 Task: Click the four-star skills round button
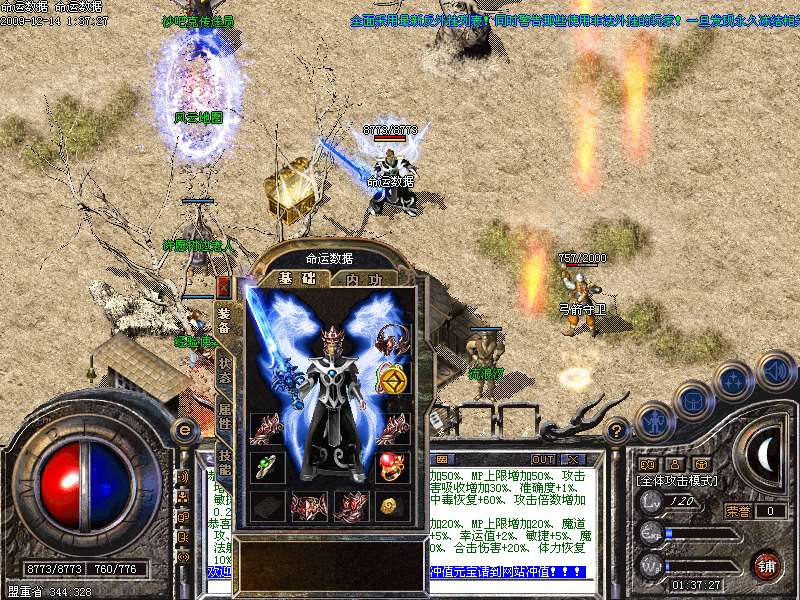(734, 381)
